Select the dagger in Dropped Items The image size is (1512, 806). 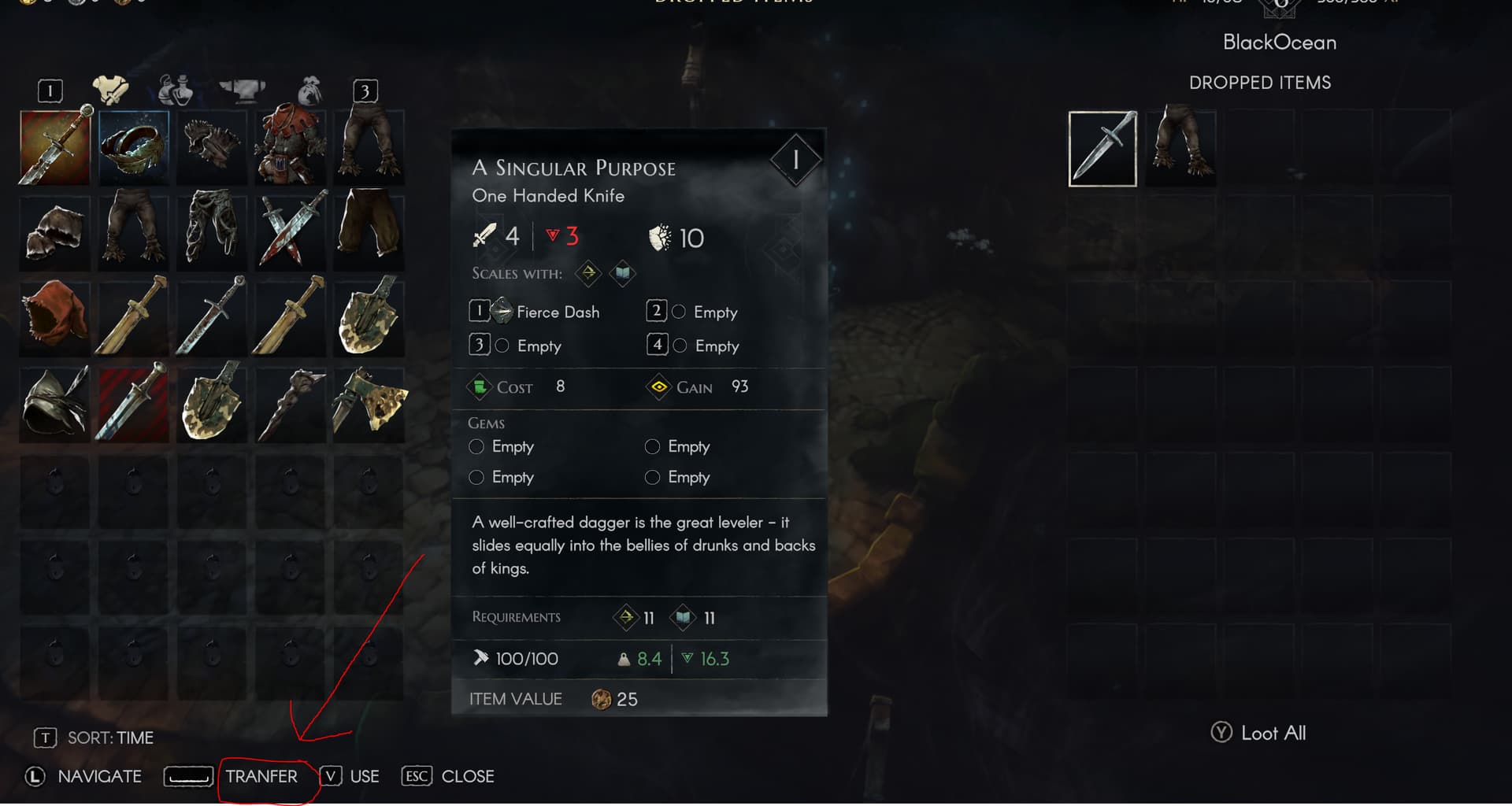pyautogui.click(x=1102, y=149)
